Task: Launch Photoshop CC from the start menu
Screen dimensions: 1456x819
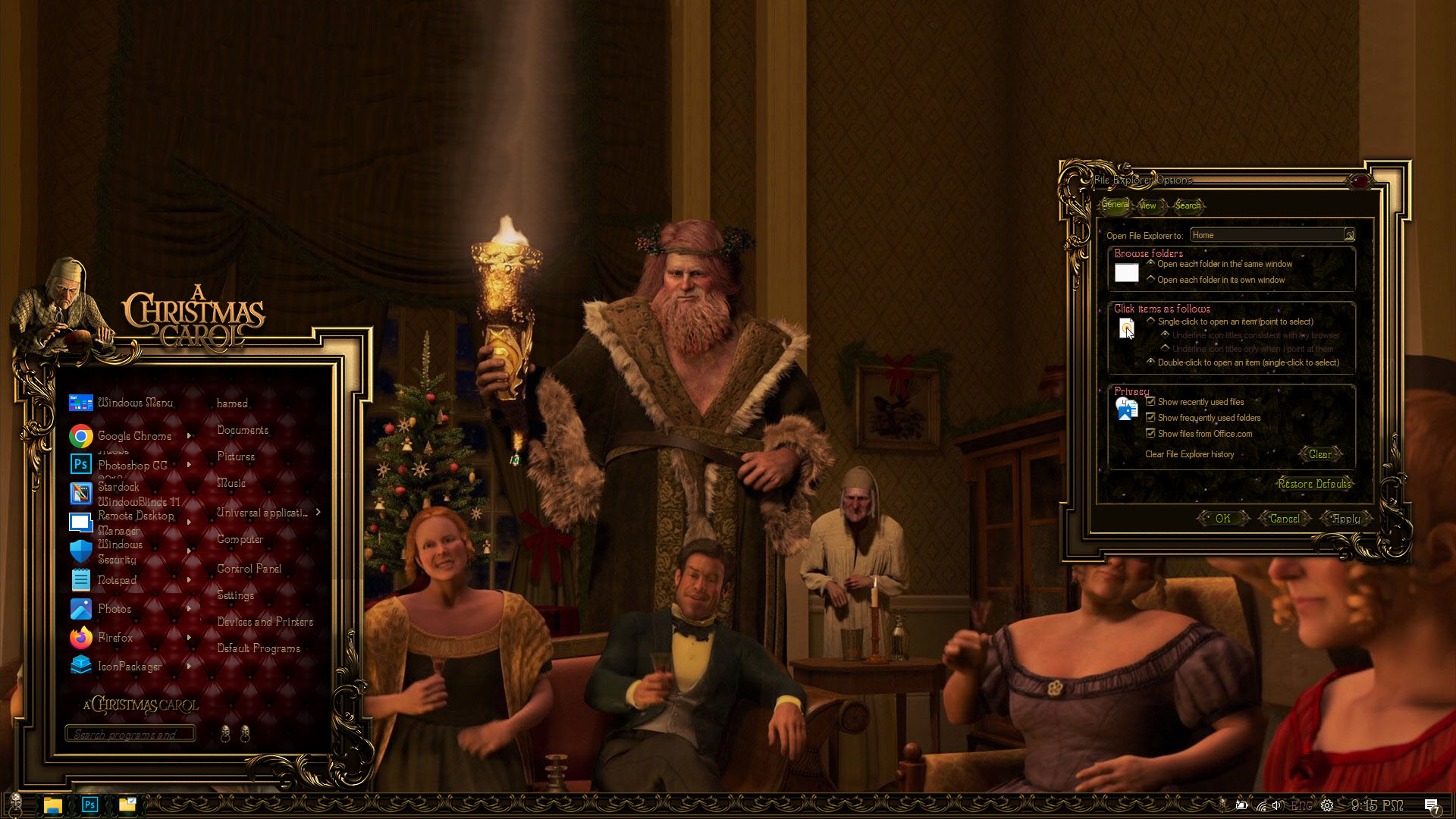Action: click(x=132, y=465)
